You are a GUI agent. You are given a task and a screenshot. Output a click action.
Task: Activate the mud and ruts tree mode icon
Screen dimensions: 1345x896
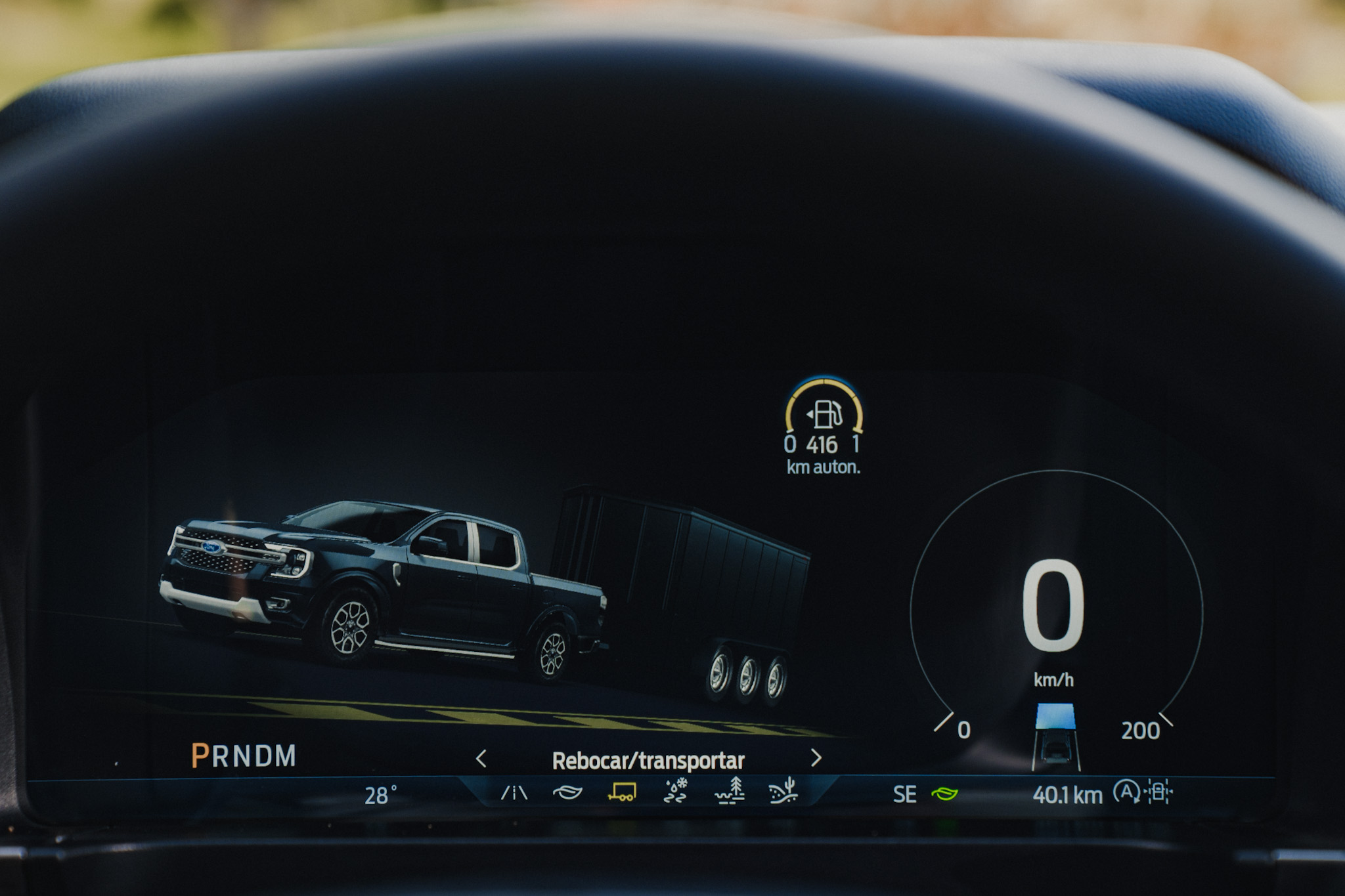(x=729, y=791)
